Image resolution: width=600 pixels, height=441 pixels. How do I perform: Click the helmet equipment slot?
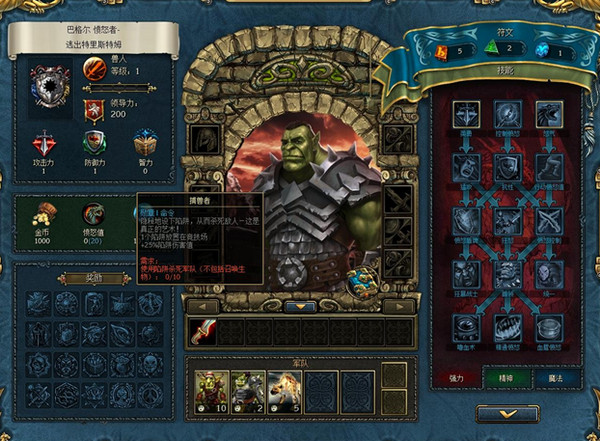tap(206, 138)
